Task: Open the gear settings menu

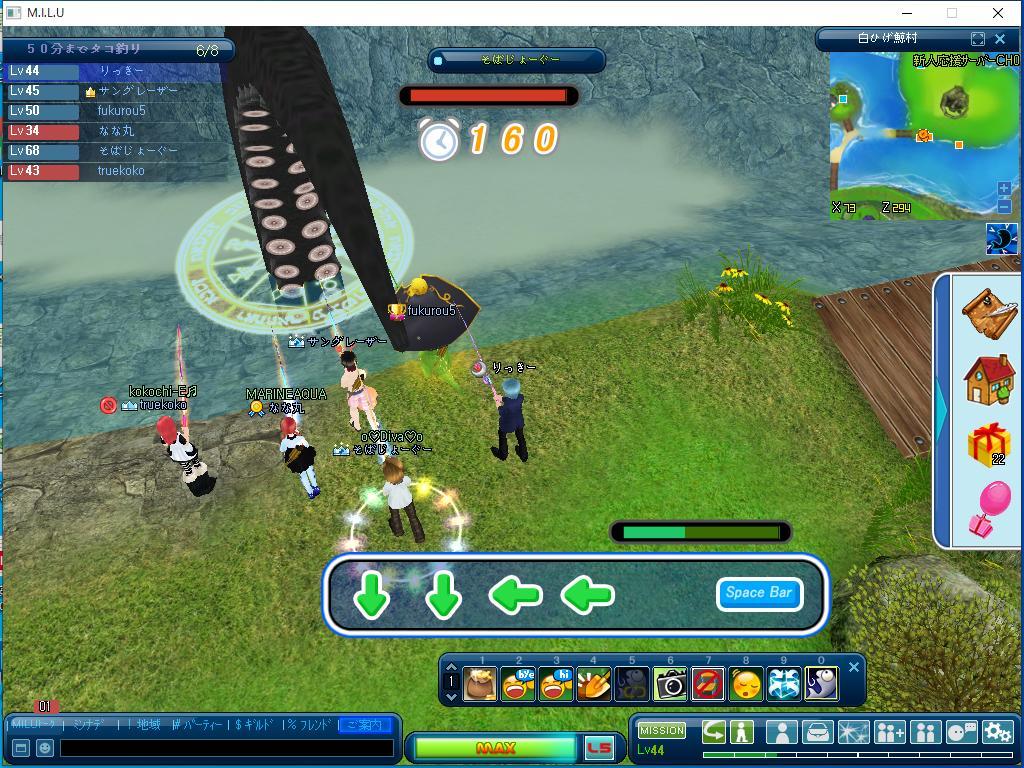Action: click(x=997, y=732)
